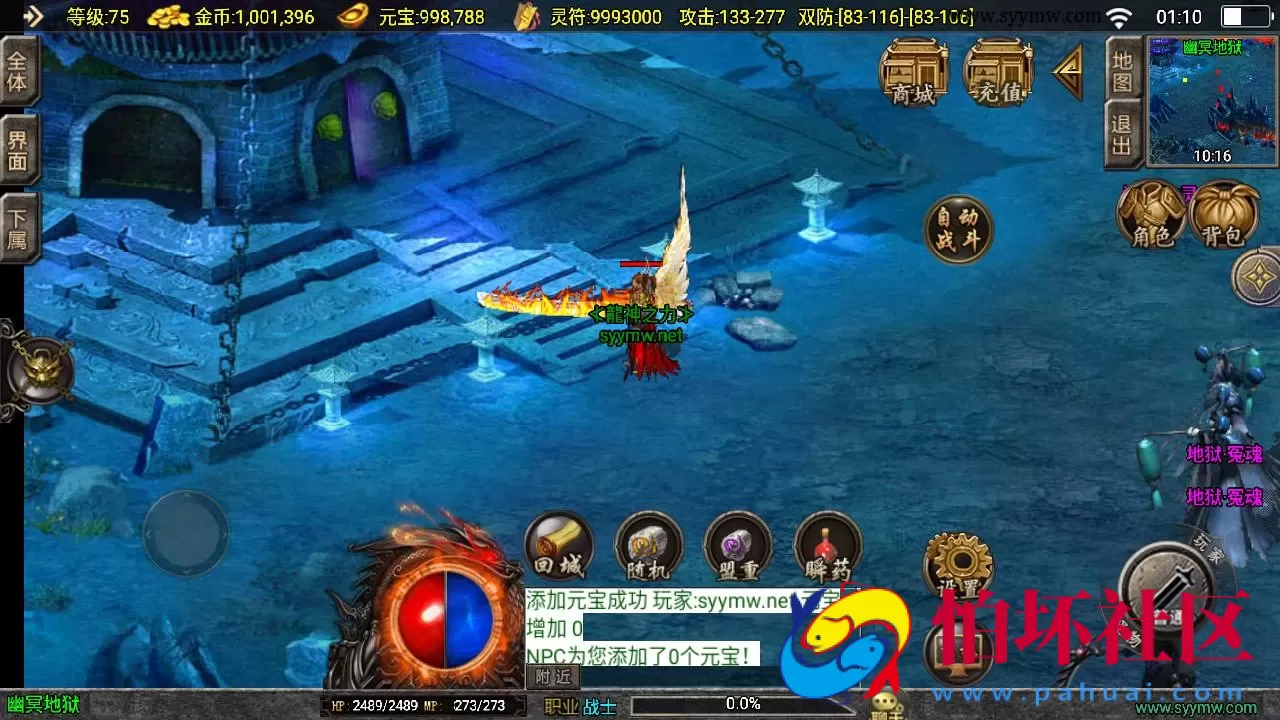This screenshot has height=720, width=1280.
Task: Use the 瞬药 instant potion
Action: 828,545
